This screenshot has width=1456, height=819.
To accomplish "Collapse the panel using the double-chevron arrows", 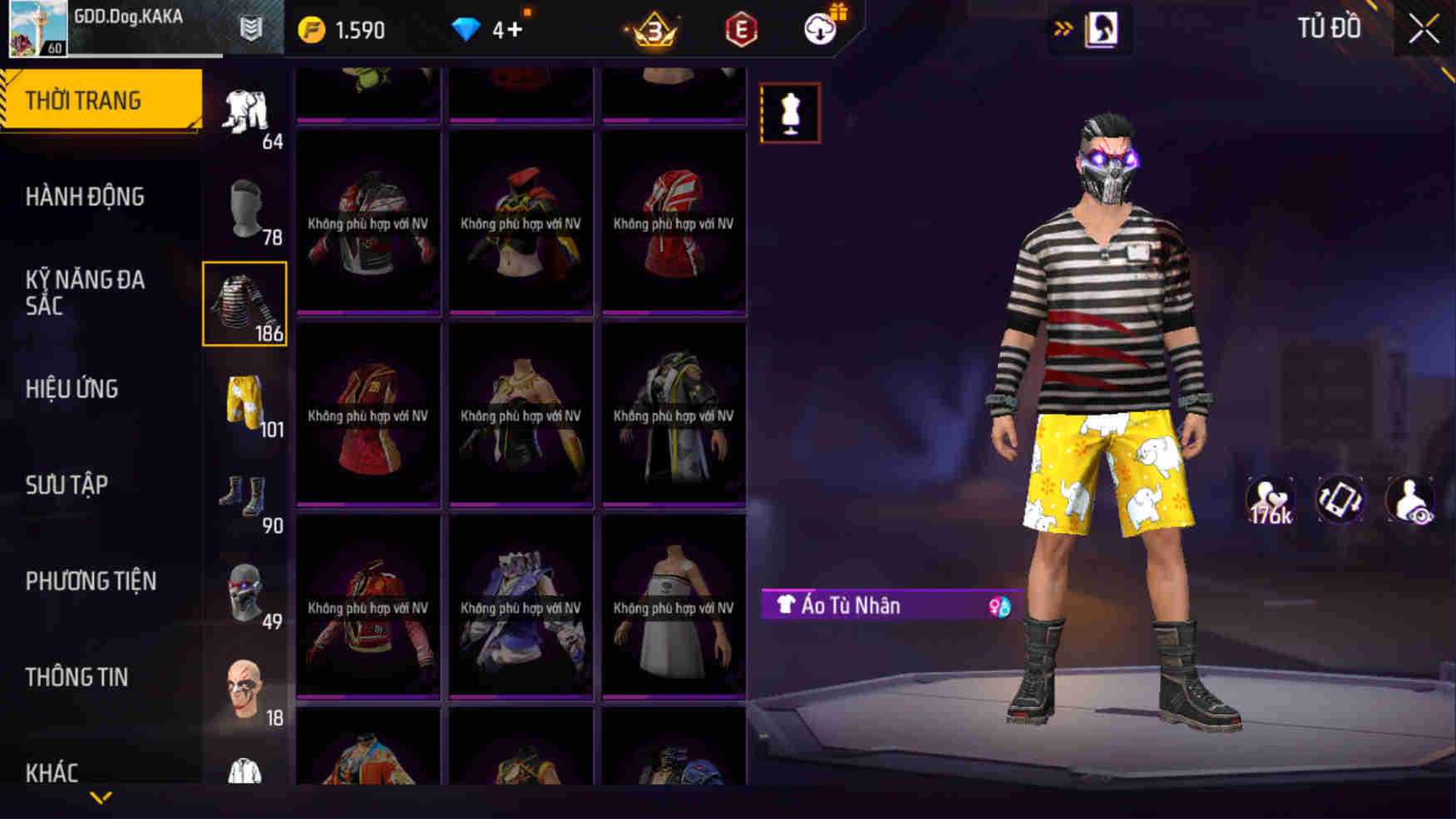I will point(1062,26).
